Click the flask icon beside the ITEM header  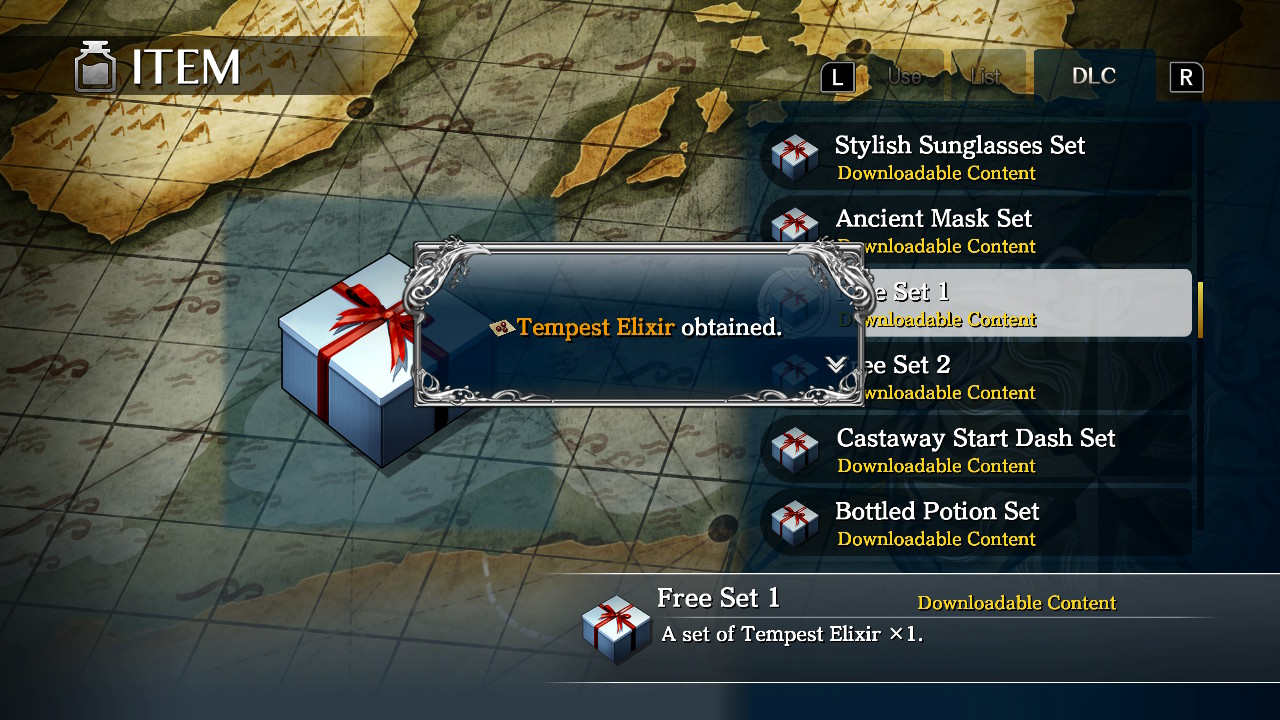click(x=95, y=67)
